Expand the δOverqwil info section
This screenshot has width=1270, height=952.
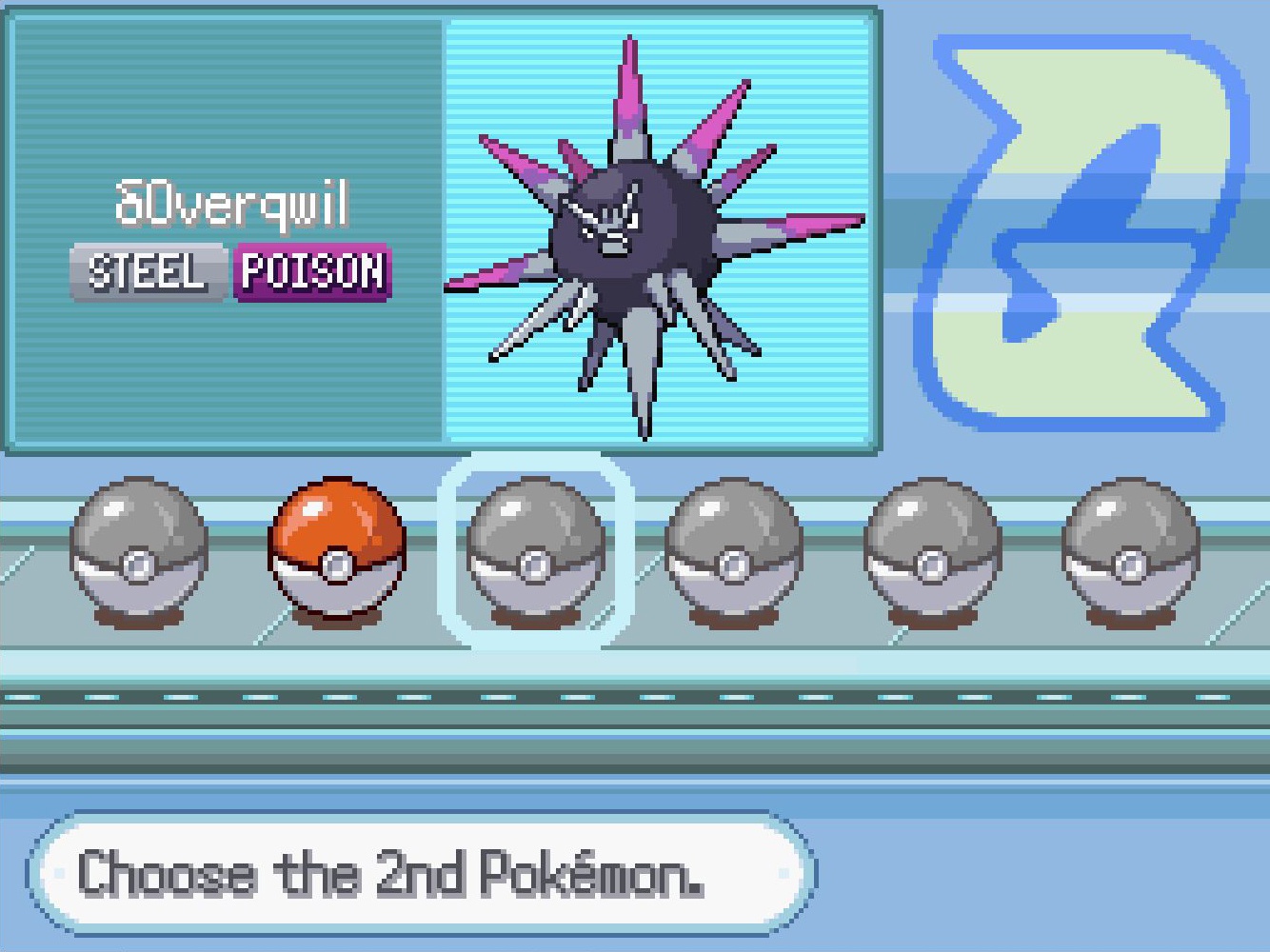[x=228, y=228]
